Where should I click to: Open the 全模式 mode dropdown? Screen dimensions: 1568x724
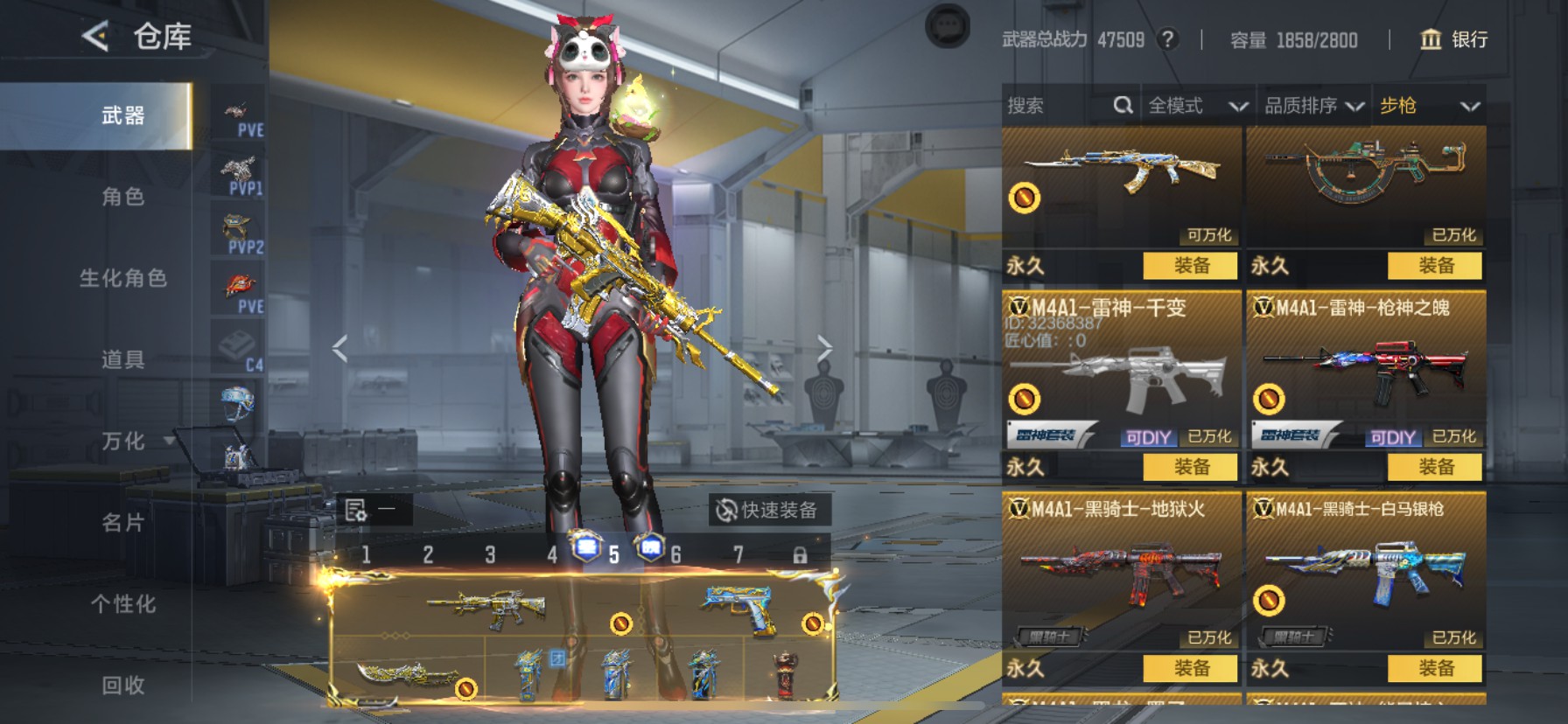(x=1197, y=106)
